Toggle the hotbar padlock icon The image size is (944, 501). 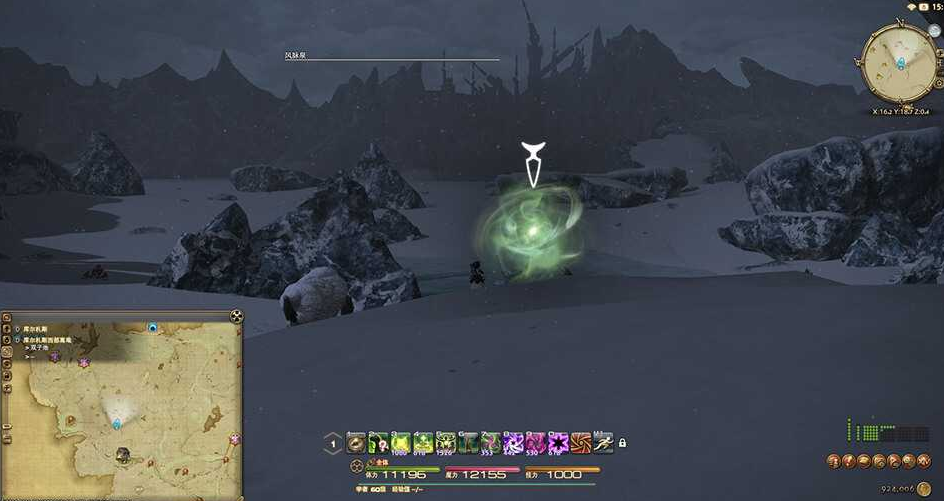[x=622, y=443]
